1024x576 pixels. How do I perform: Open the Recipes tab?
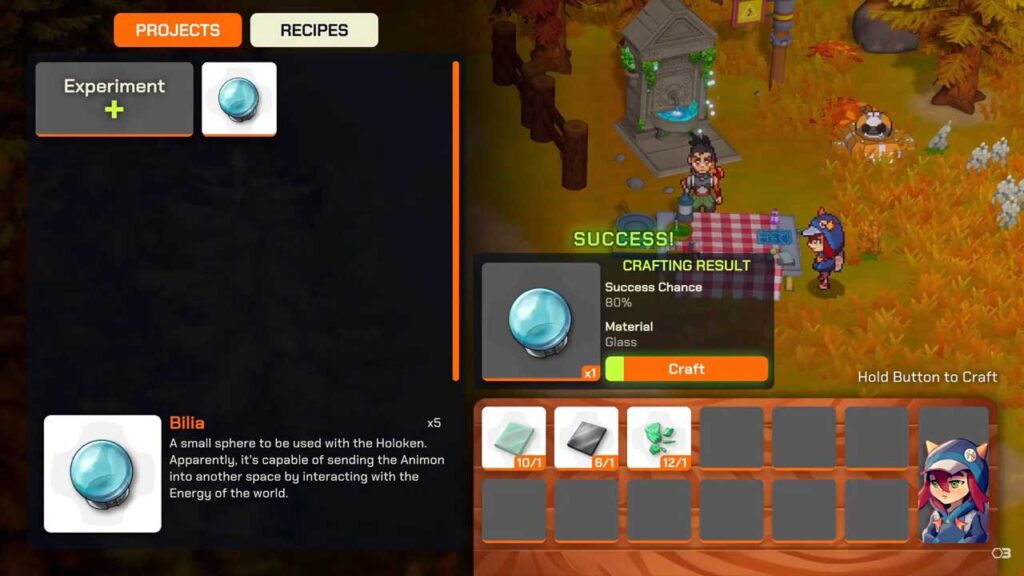(x=314, y=30)
